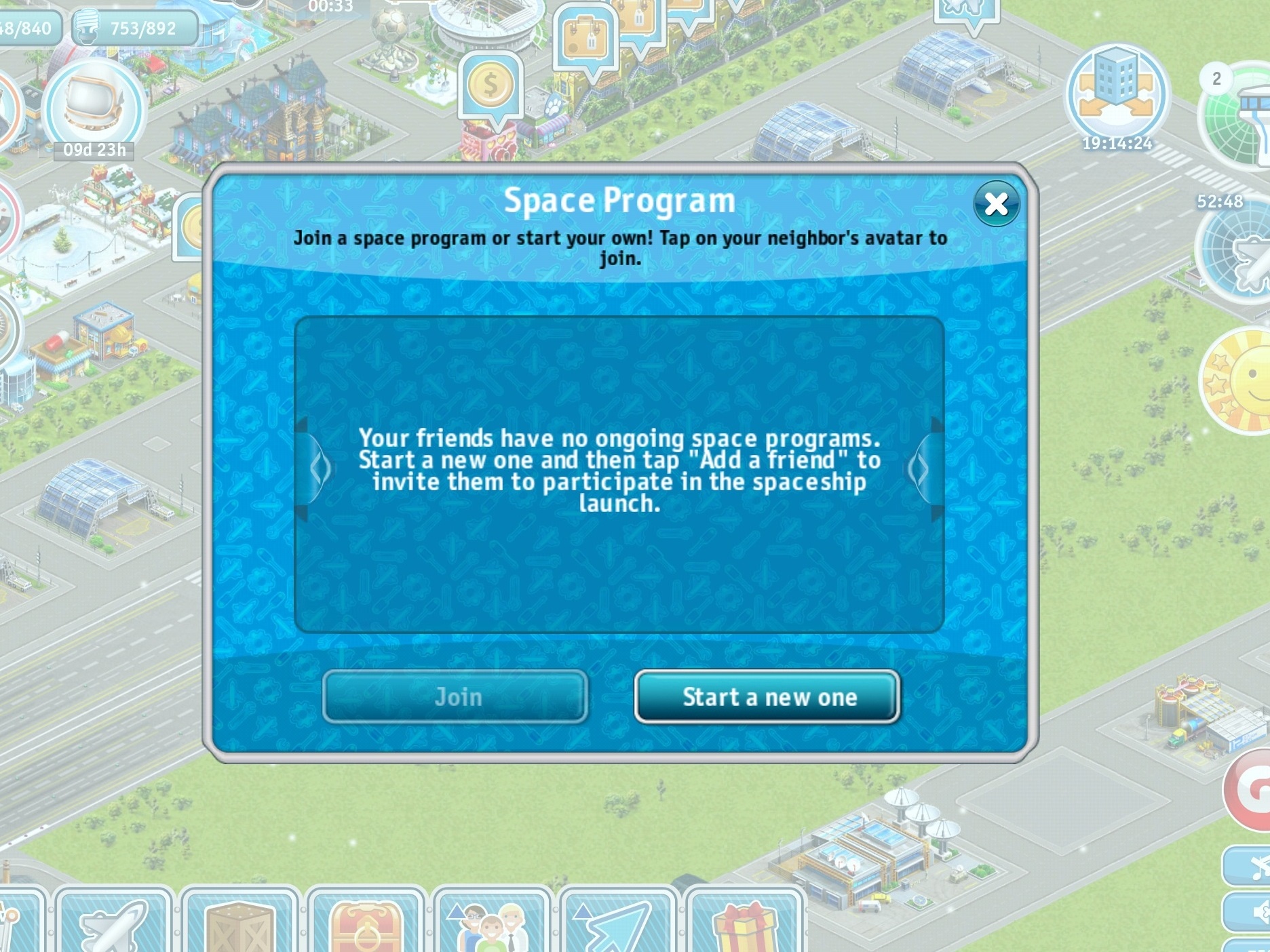This screenshot has height=952, width=1270.
Task: Start a new space program
Action: pyautogui.click(x=767, y=697)
